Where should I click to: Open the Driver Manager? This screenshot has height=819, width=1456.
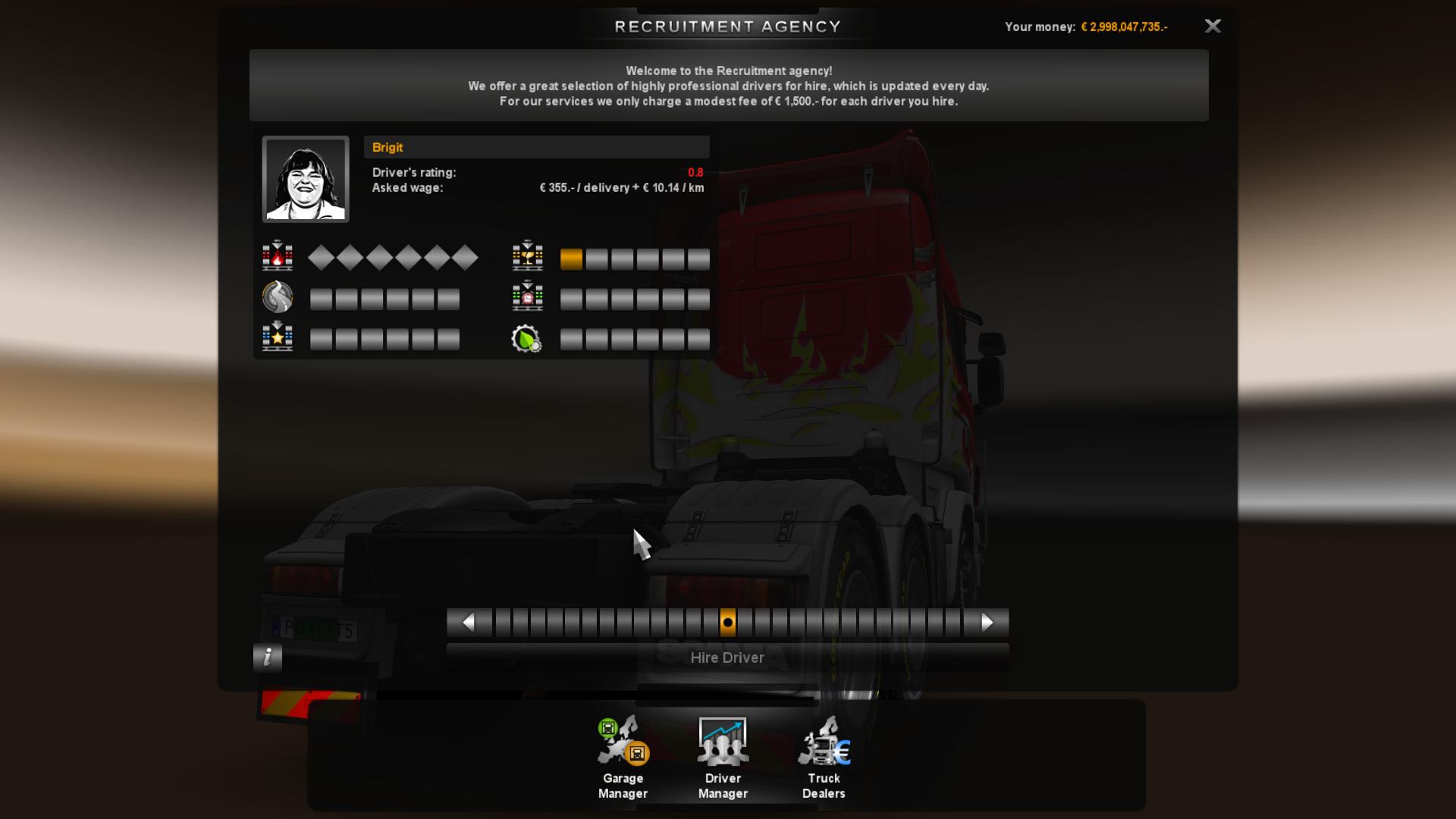tap(723, 758)
